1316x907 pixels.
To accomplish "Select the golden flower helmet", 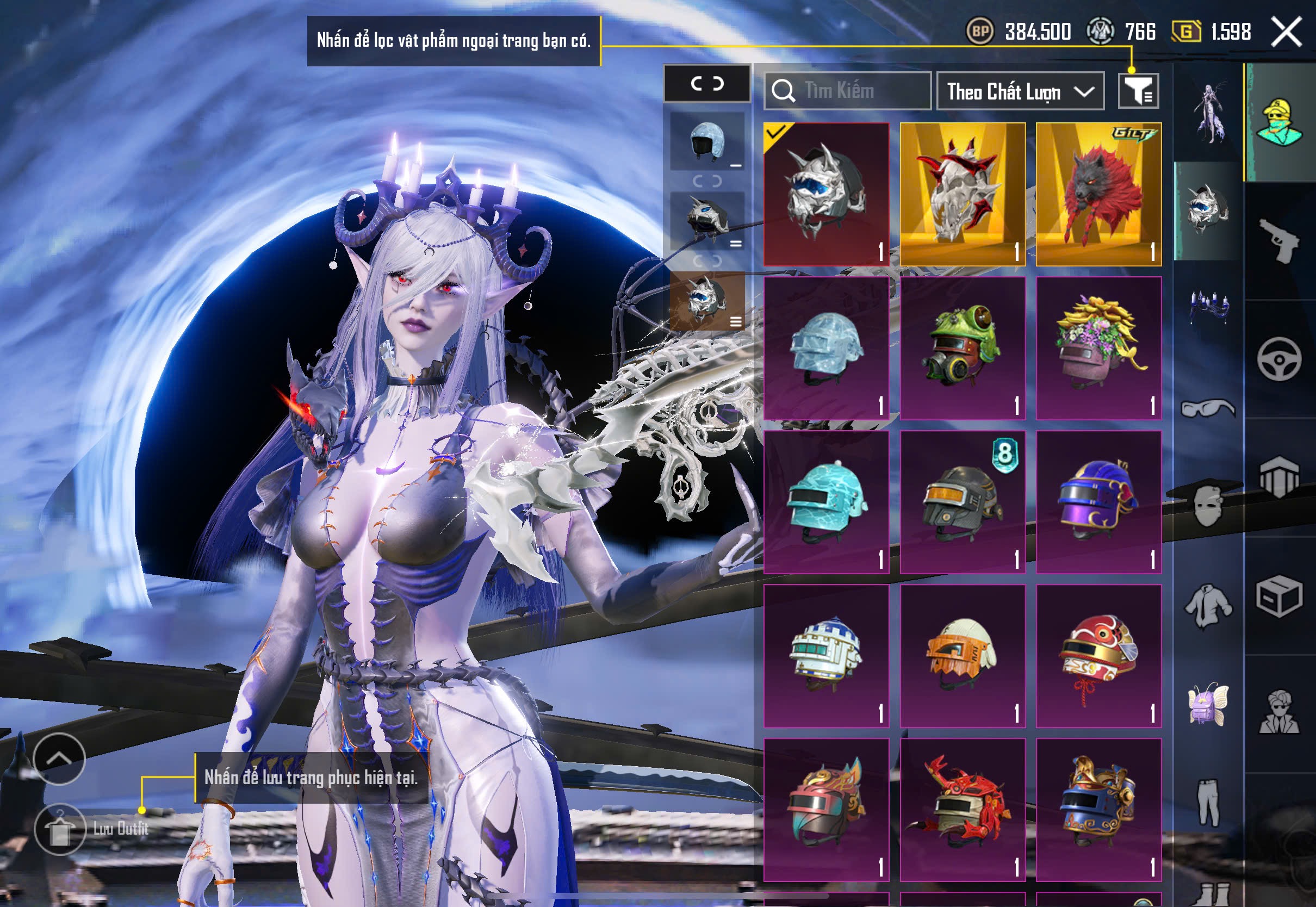I will tap(1098, 348).
